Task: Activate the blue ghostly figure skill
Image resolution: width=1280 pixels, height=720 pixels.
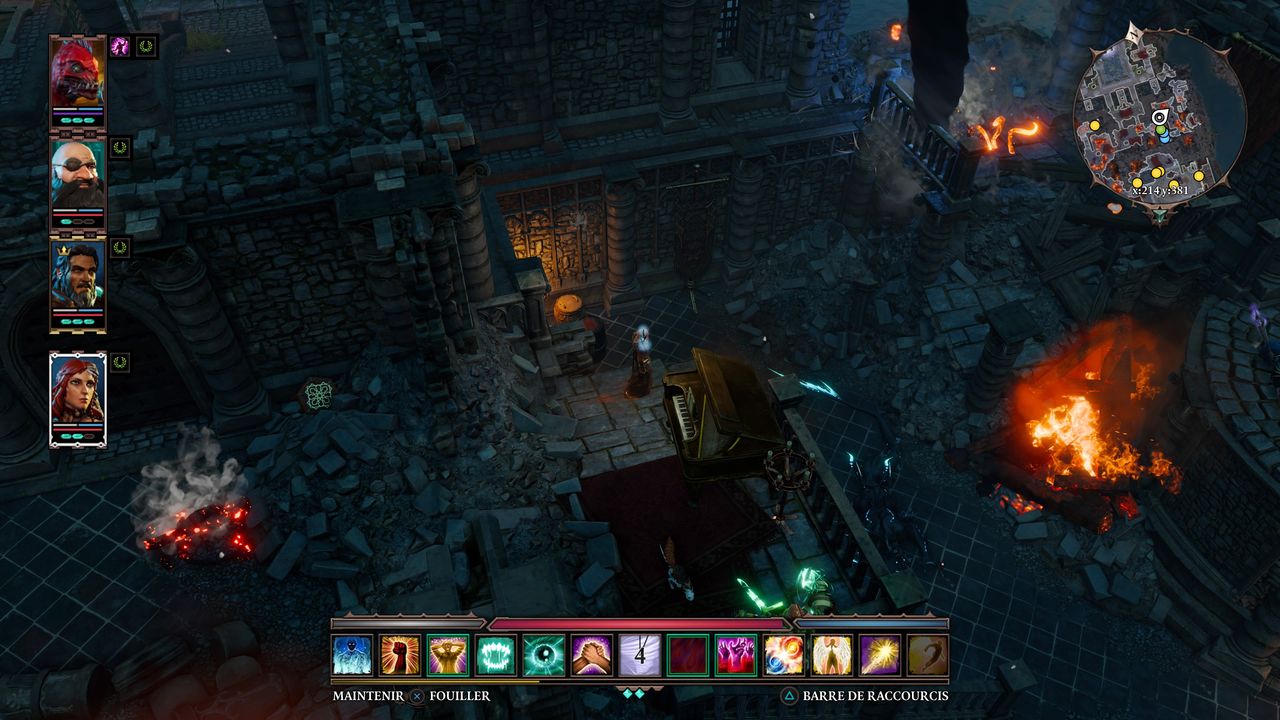Action: 352,655
